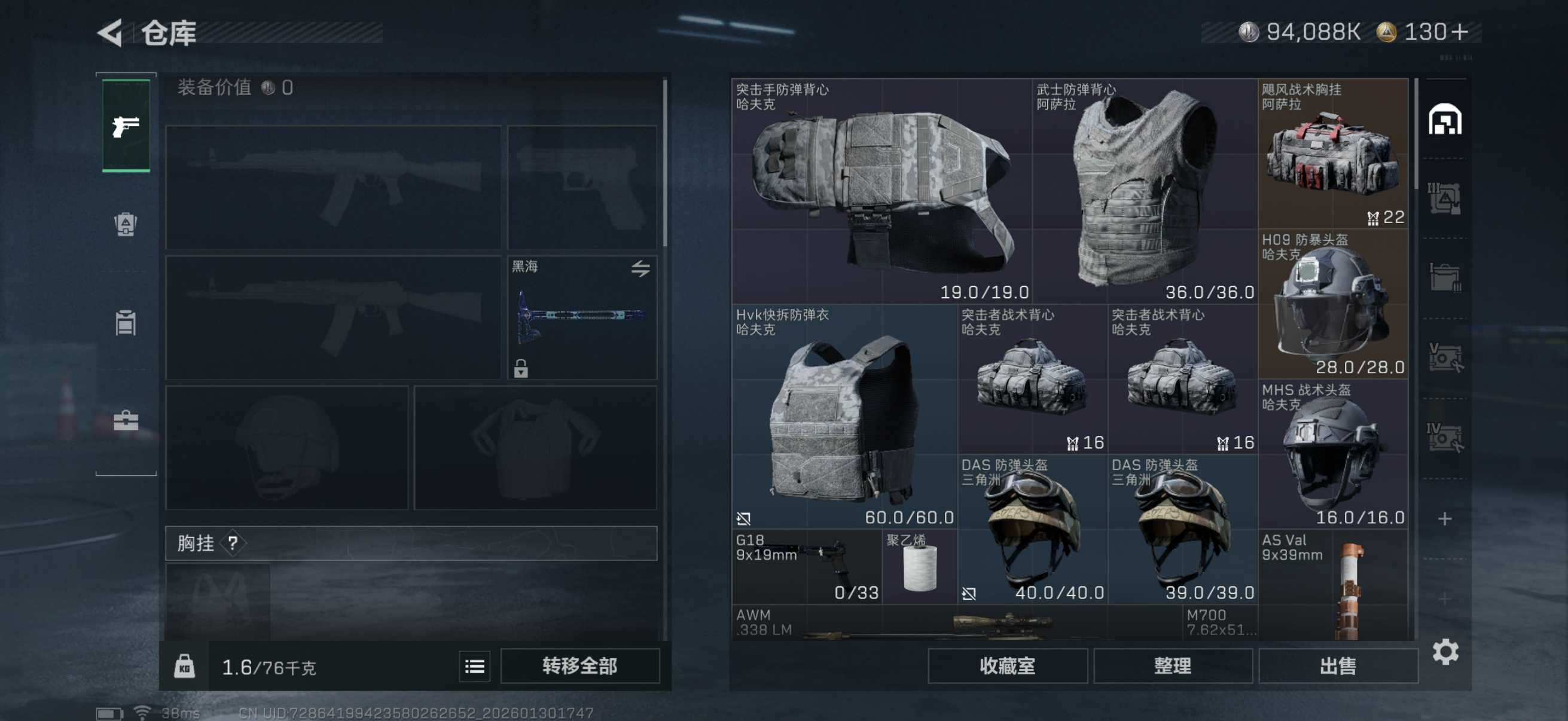Image resolution: width=1568 pixels, height=721 pixels.
Task: Select the 武士防弹背心 armor
Action: click(x=1145, y=191)
